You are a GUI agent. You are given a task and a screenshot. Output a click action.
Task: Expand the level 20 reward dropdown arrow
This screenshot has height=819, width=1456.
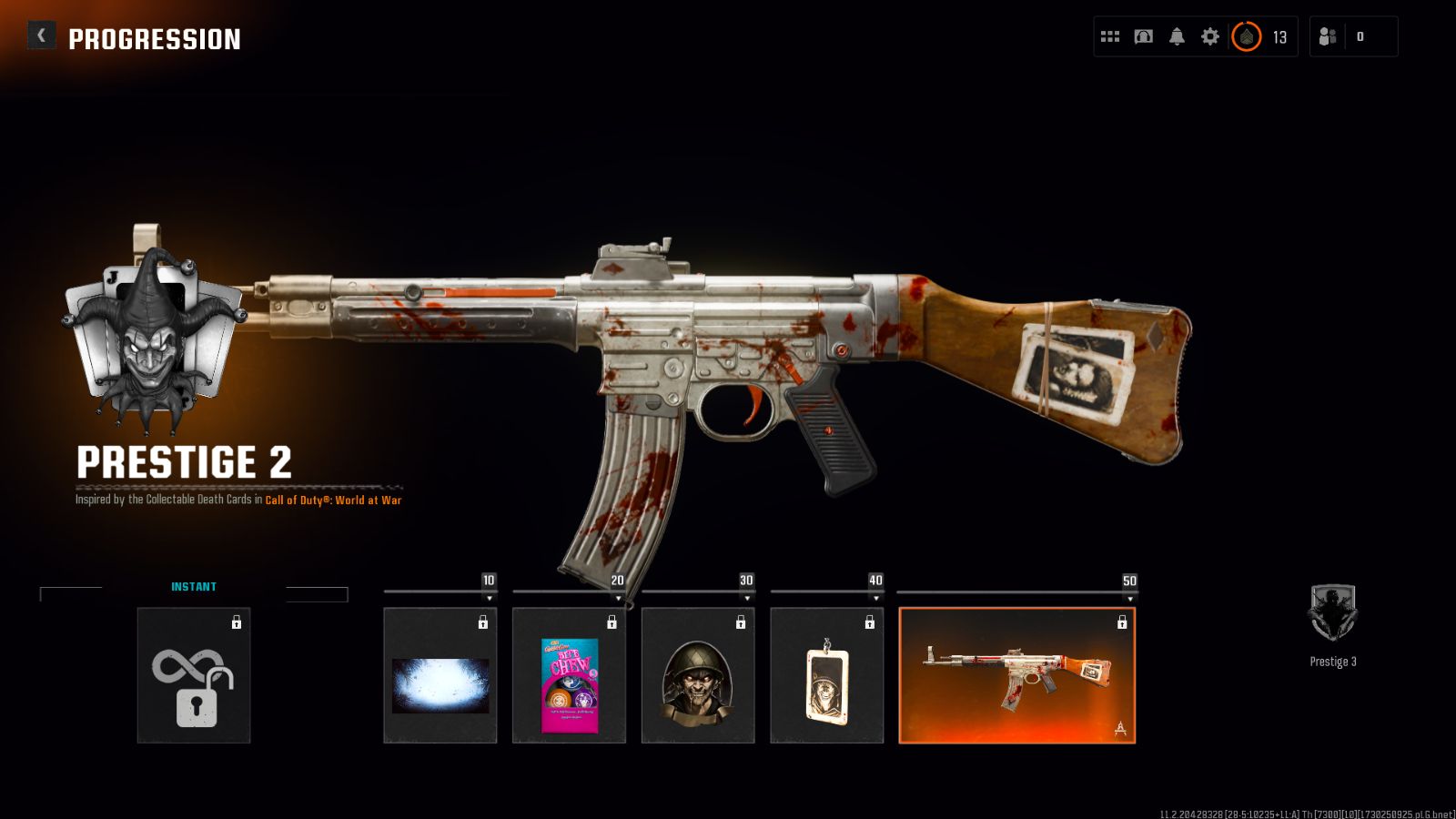[619, 598]
